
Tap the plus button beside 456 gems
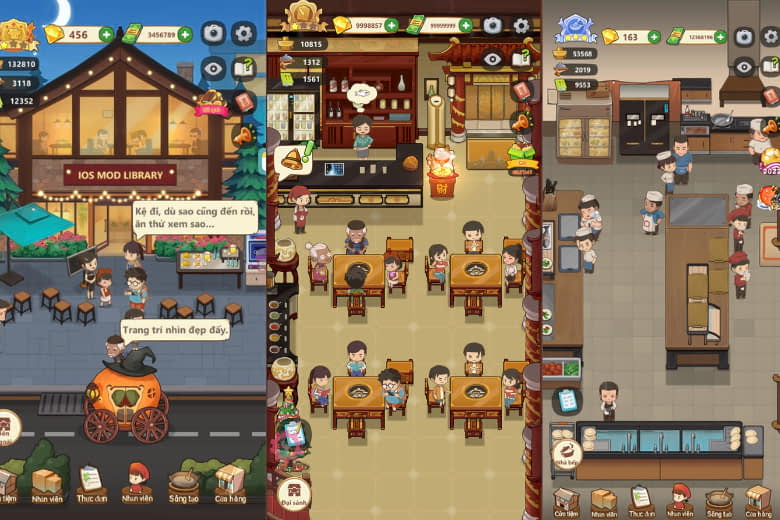pos(106,35)
